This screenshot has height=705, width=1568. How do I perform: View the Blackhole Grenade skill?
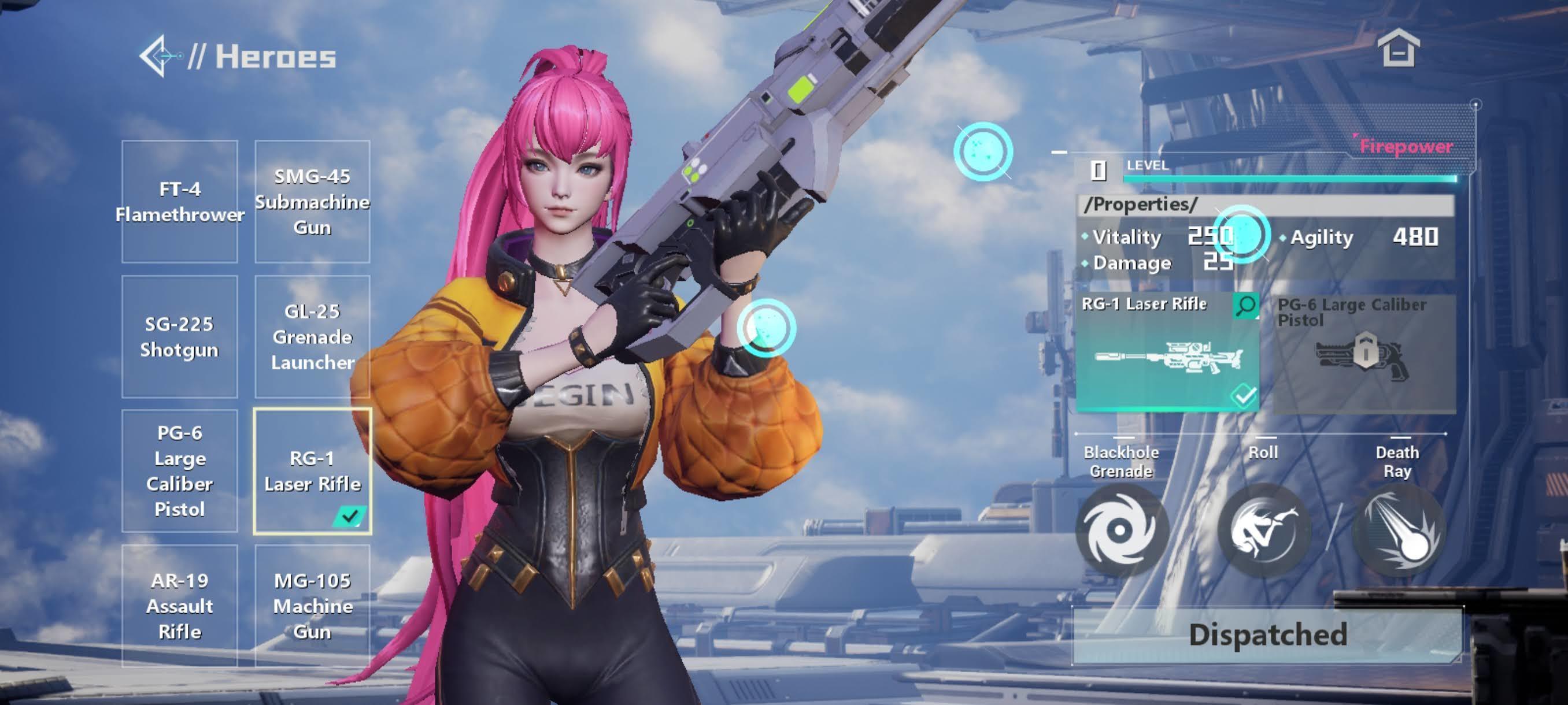[1122, 530]
